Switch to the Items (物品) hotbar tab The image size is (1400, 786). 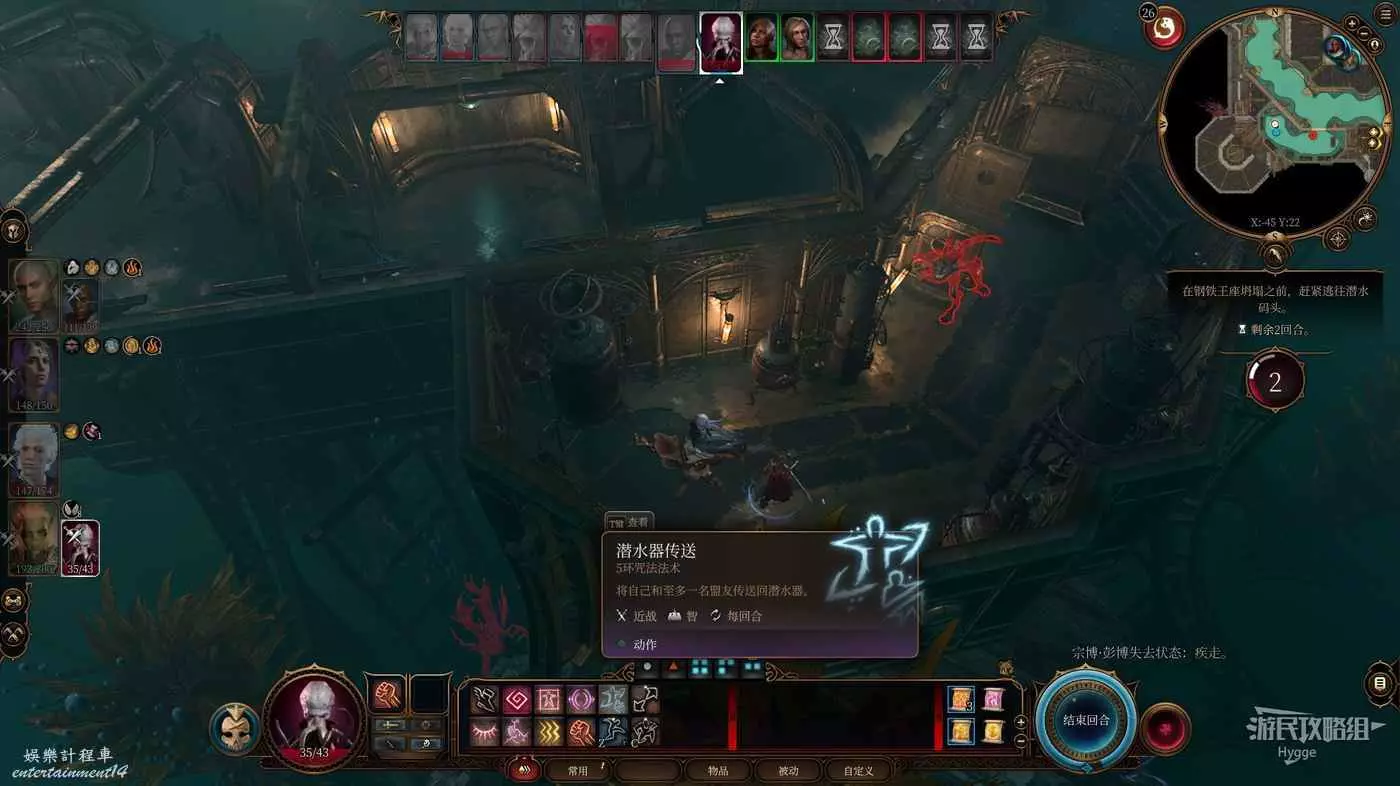717,771
